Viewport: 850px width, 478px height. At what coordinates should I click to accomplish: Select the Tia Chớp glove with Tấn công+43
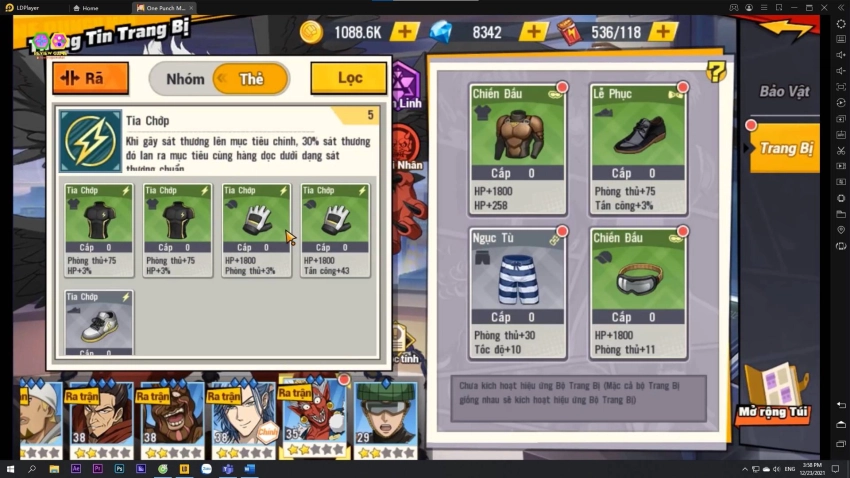click(335, 229)
